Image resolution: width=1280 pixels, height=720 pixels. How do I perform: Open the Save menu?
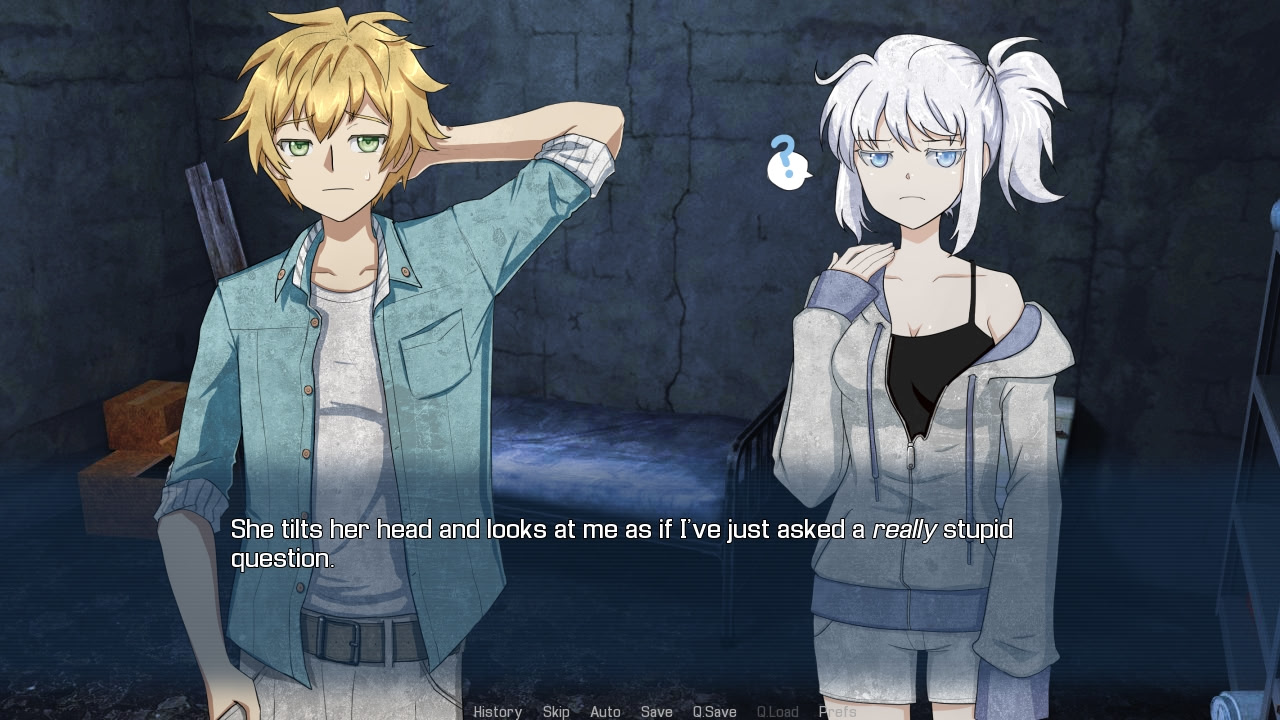(x=656, y=712)
